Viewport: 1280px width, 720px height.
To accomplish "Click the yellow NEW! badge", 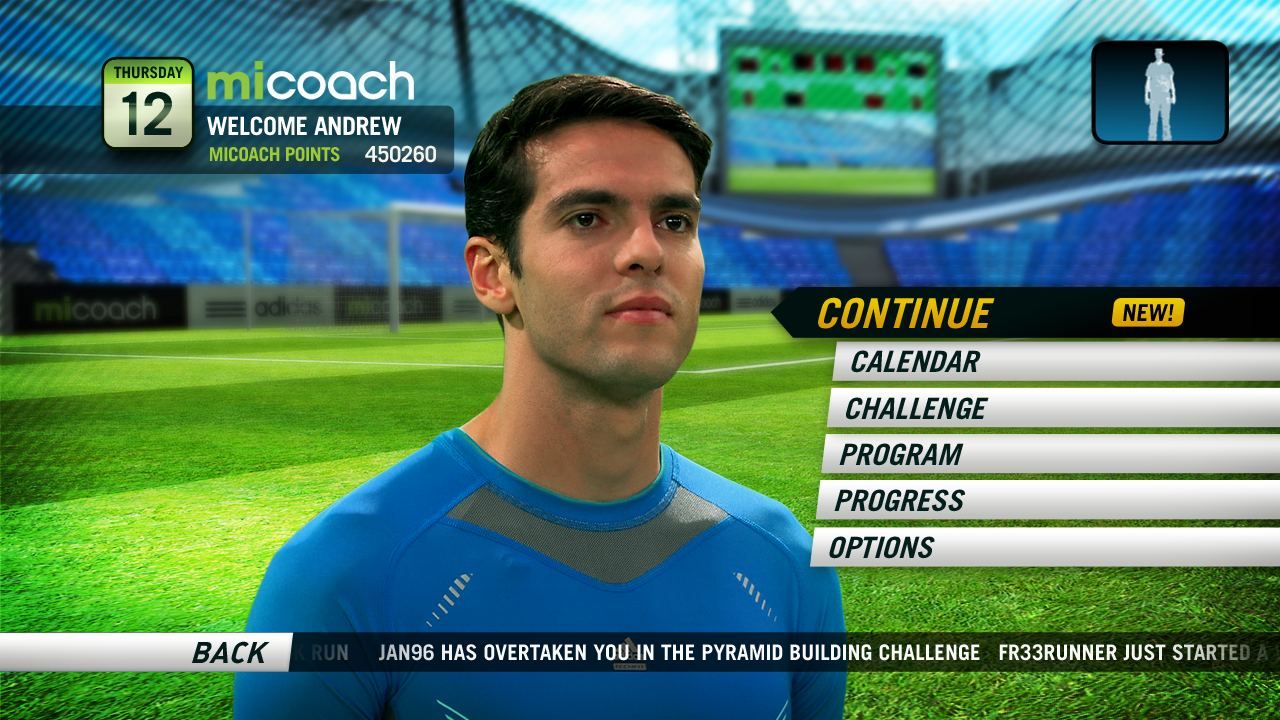I will (x=1149, y=312).
